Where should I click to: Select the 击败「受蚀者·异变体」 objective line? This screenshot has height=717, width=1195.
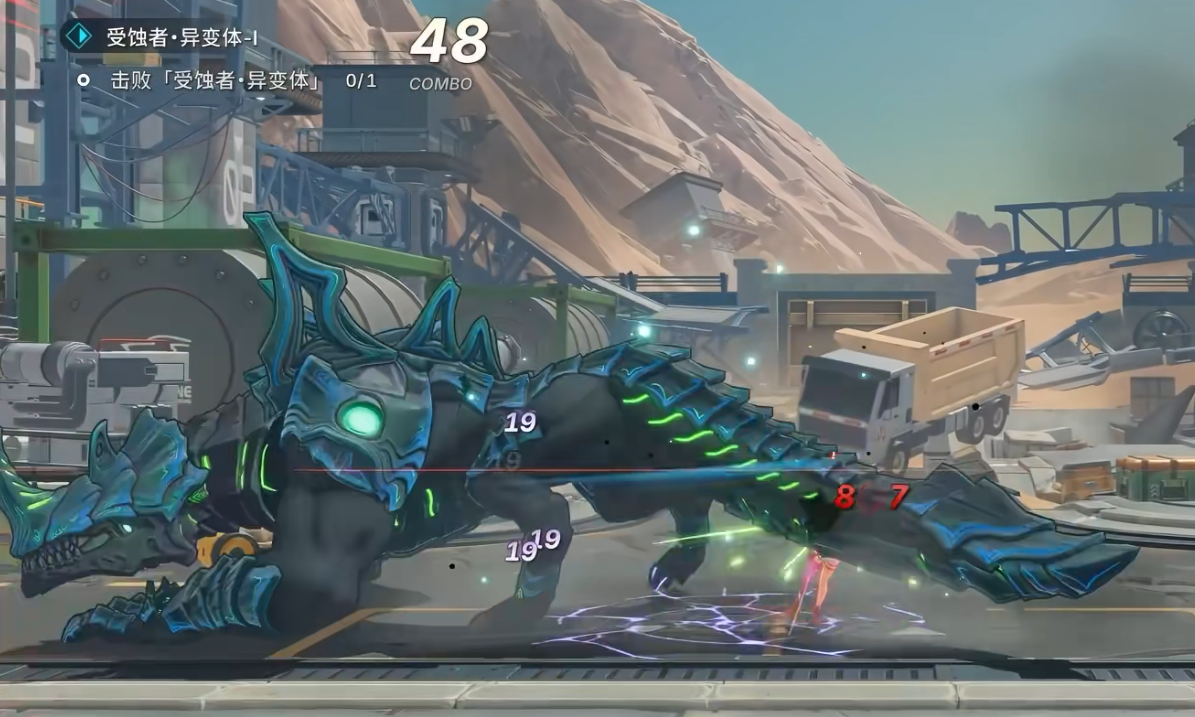(x=215, y=80)
